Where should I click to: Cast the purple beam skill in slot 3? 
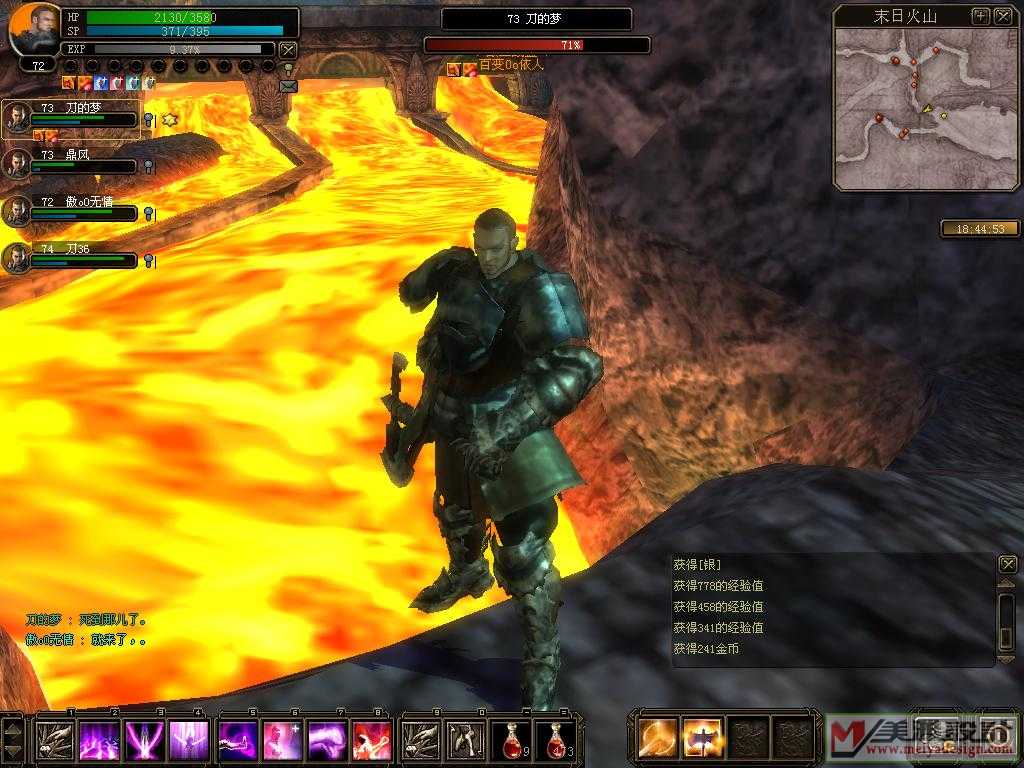click(x=143, y=740)
